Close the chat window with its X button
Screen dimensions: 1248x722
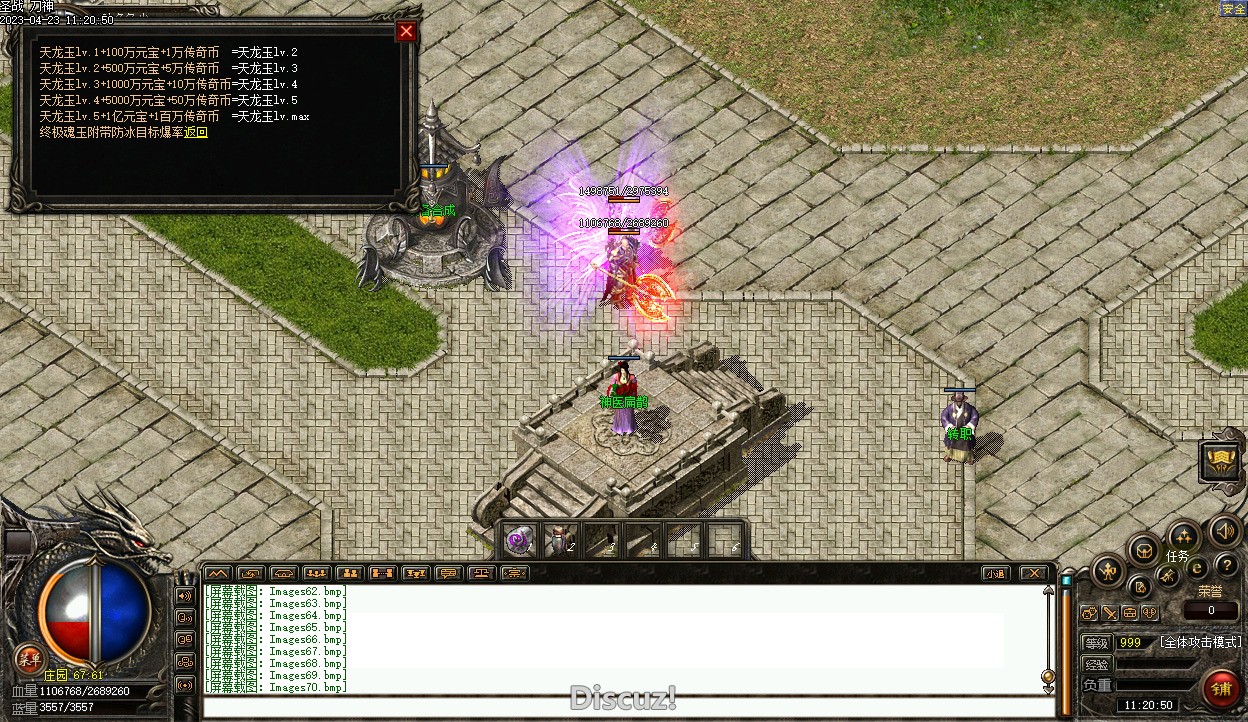(1034, 574)
